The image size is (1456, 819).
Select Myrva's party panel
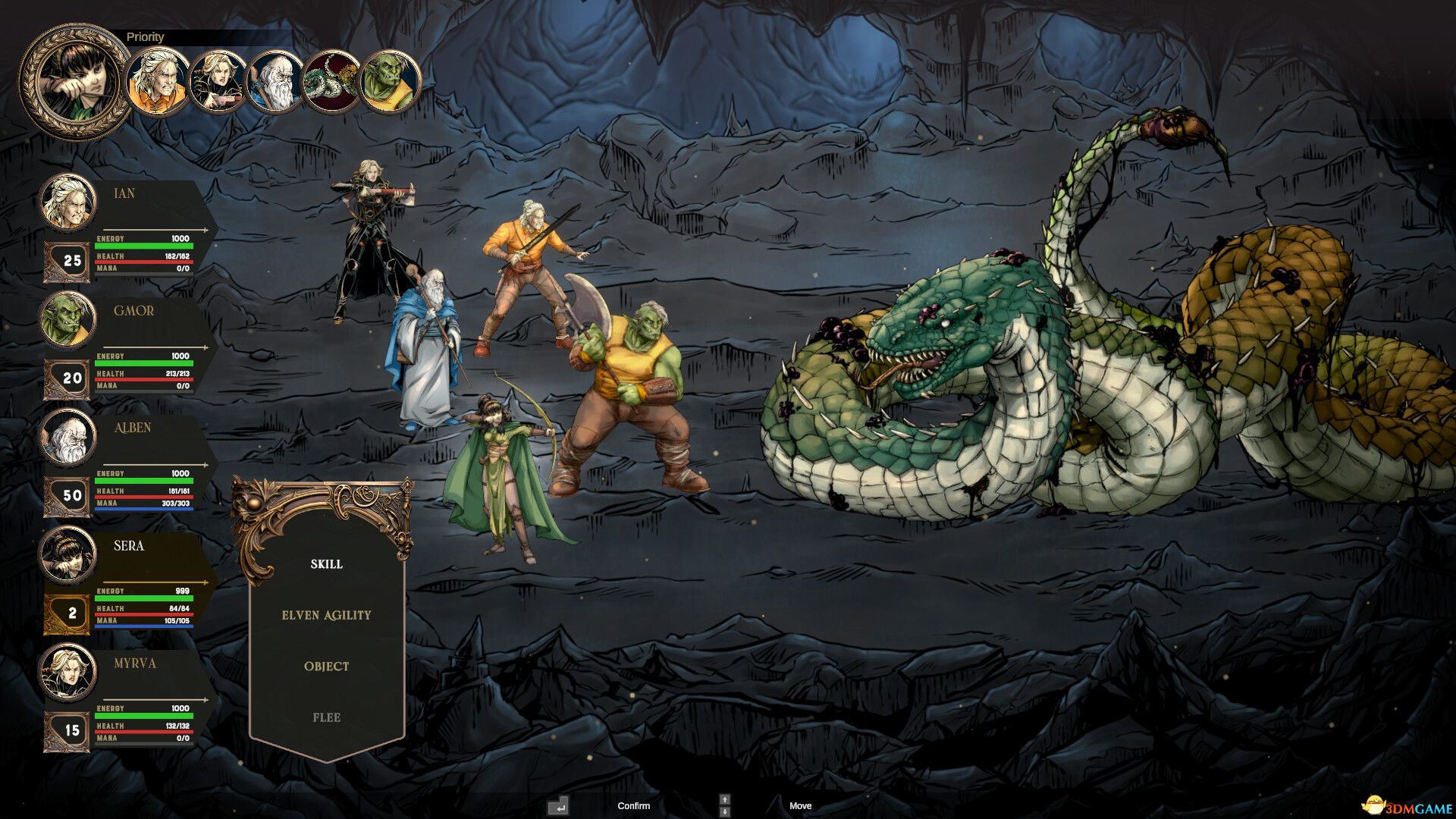(x=125, y=698)
